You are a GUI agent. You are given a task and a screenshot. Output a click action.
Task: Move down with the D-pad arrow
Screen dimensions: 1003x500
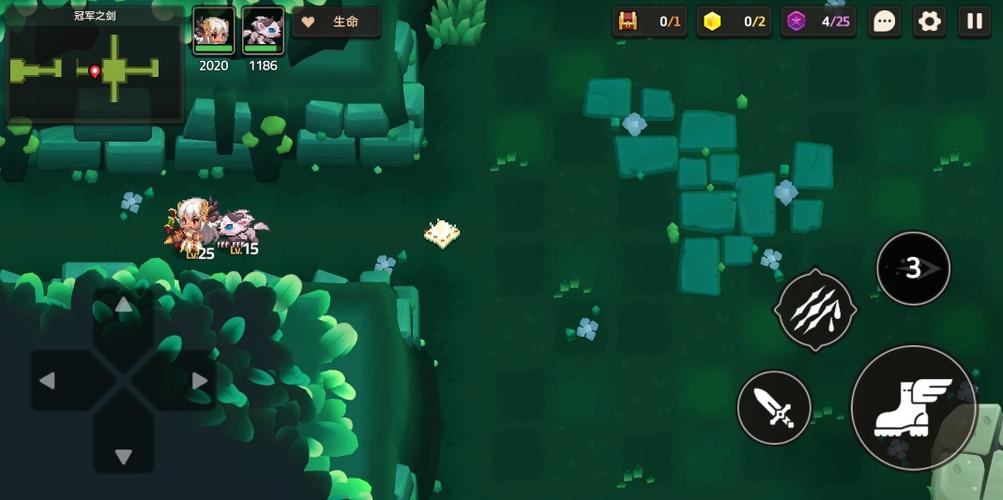(123, 457)
